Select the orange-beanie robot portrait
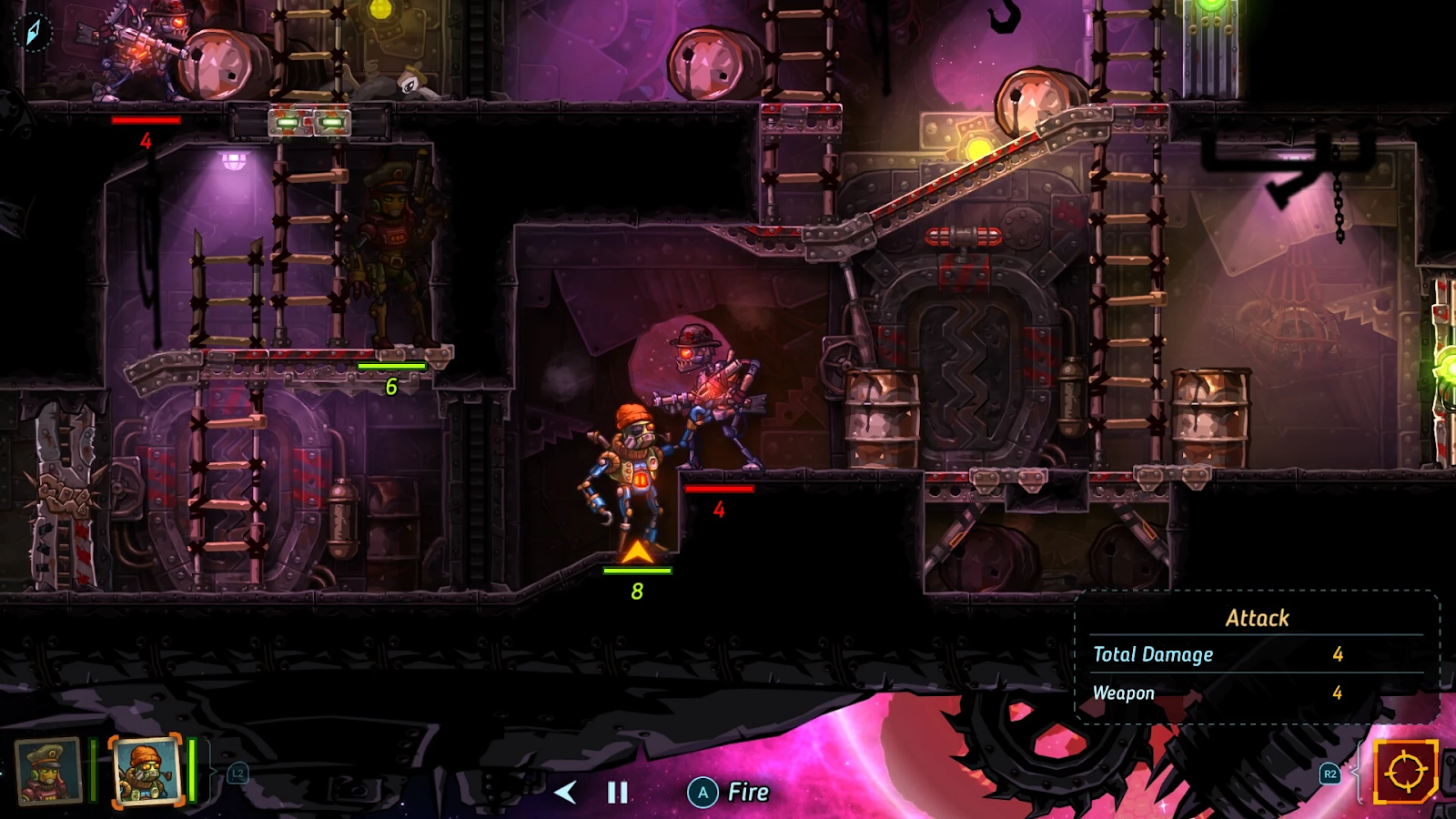This screenshot has width=1456, height=819. 146,771
